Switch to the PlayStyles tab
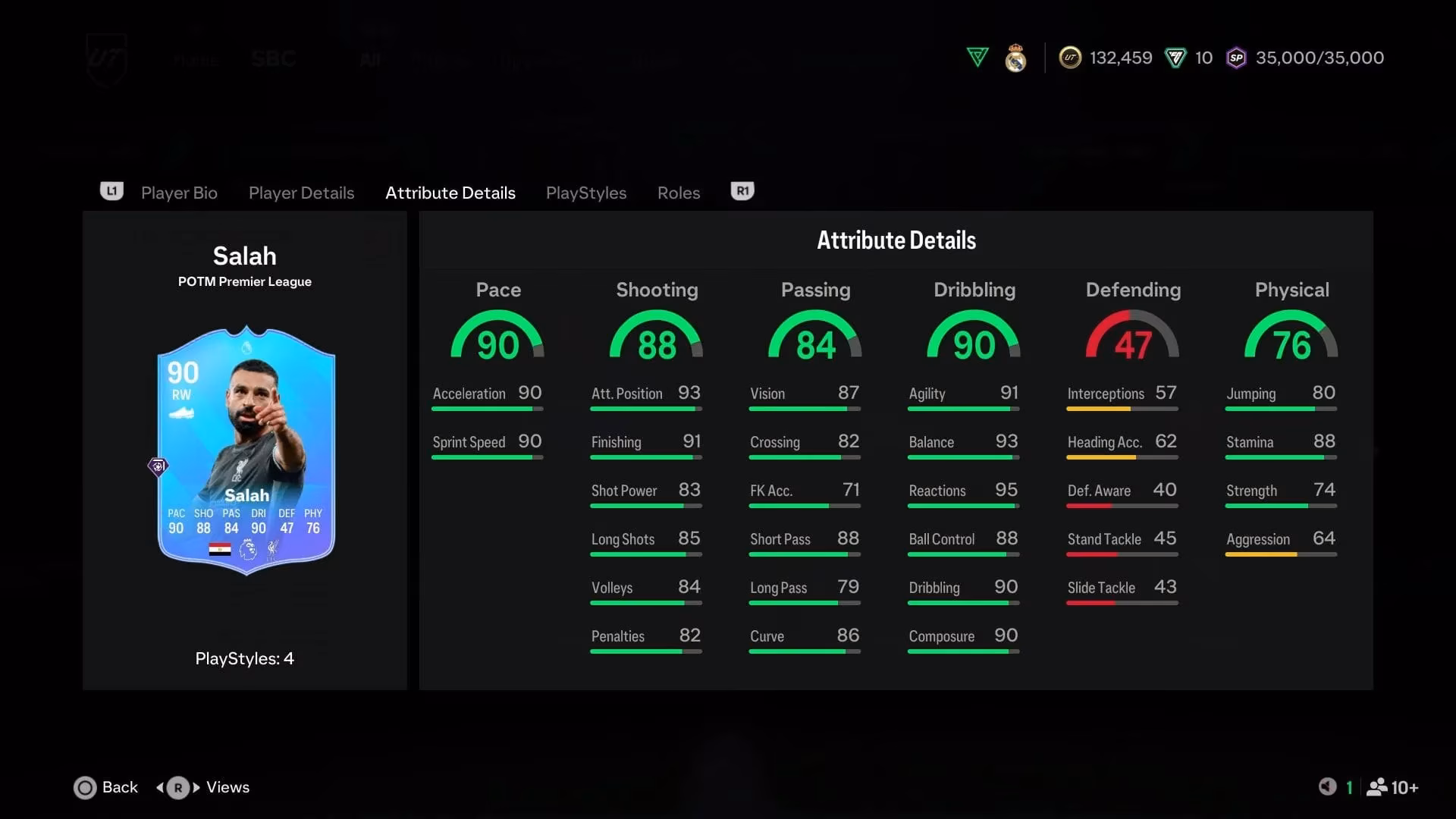Viewport: 1456px width, 819px height. pos(585,193)
